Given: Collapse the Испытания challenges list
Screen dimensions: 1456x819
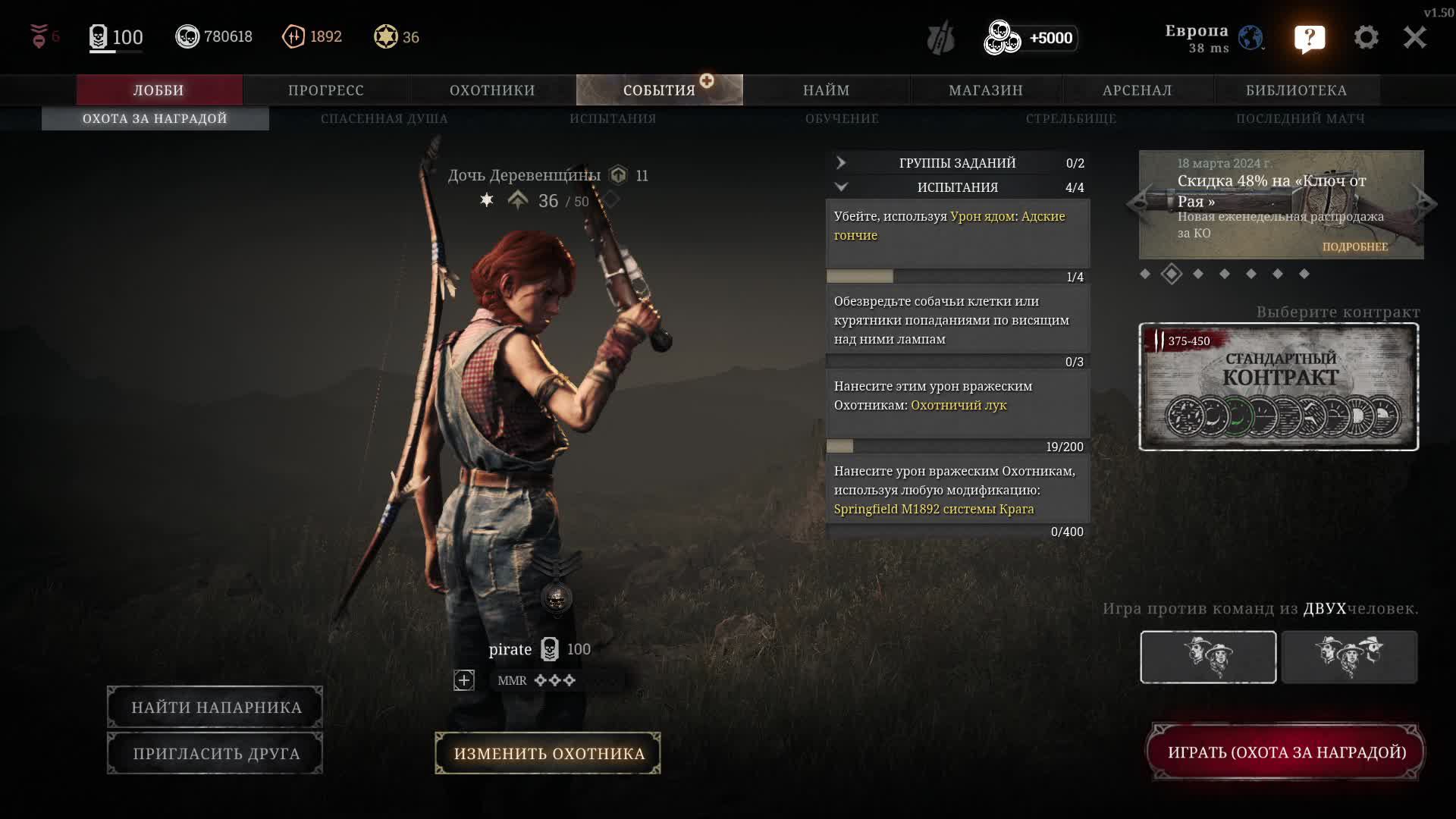Looking at the screenshot, I should (957, 187).
